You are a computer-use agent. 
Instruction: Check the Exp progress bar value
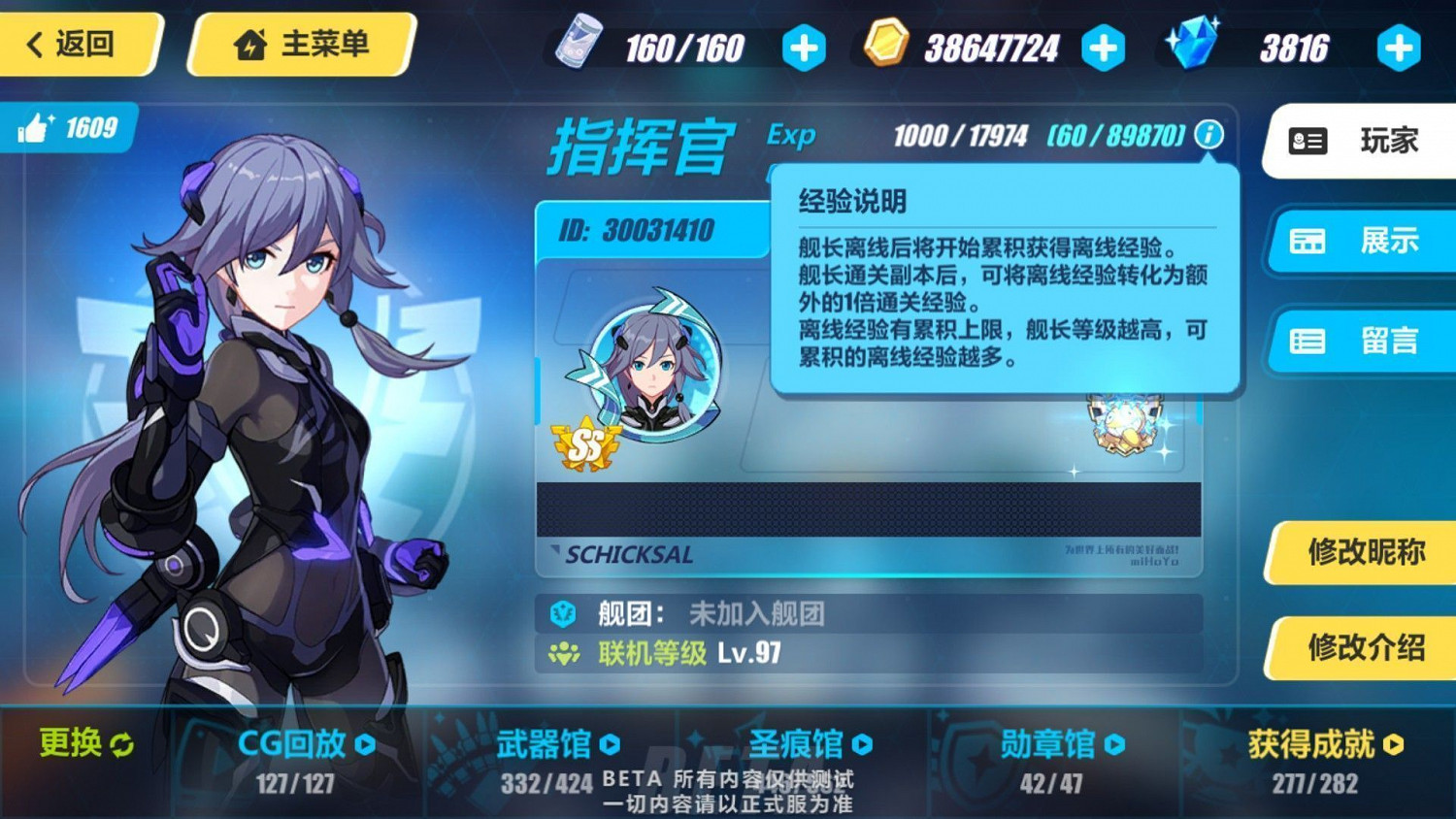pos(961,136)
